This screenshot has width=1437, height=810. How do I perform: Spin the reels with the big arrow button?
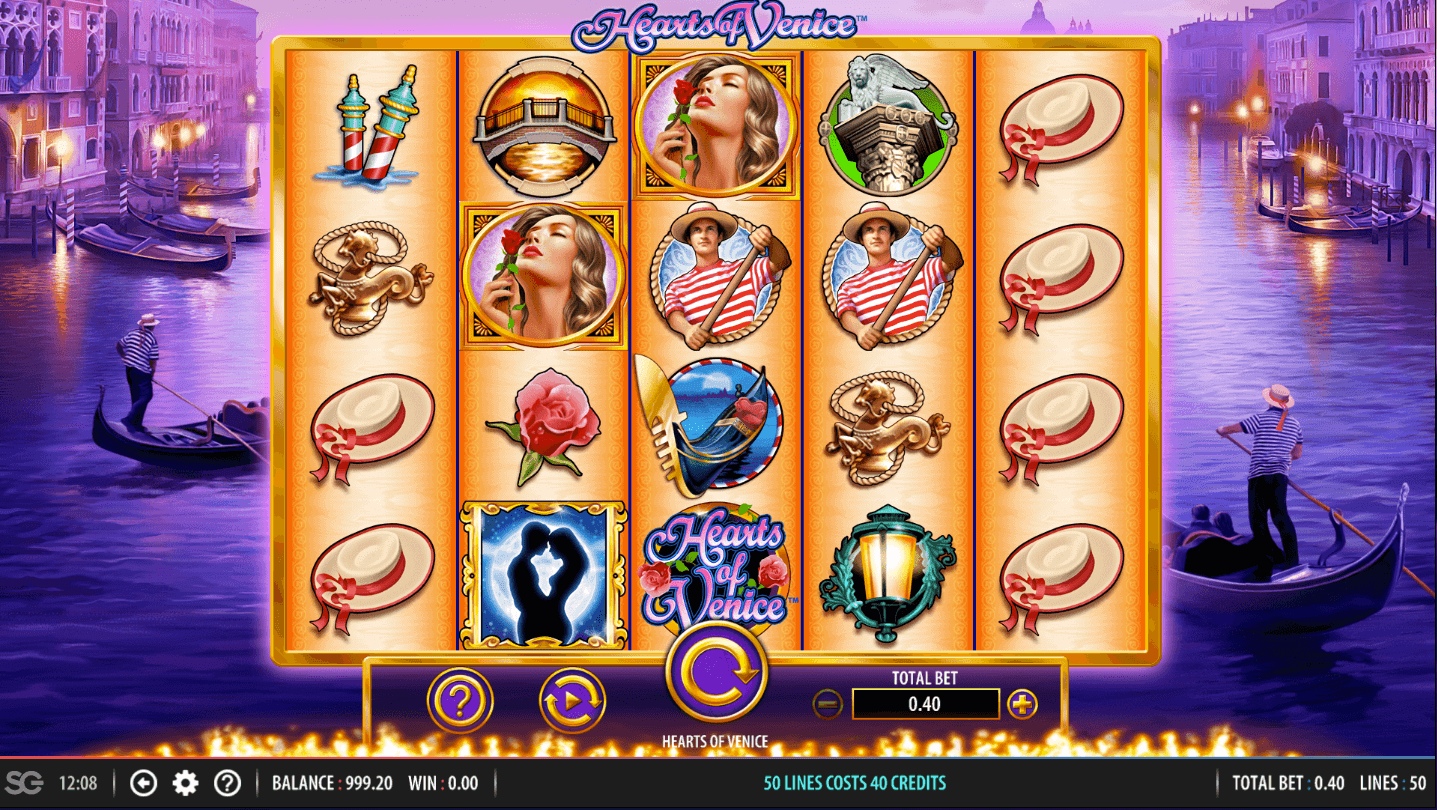(x=716, y=672)
